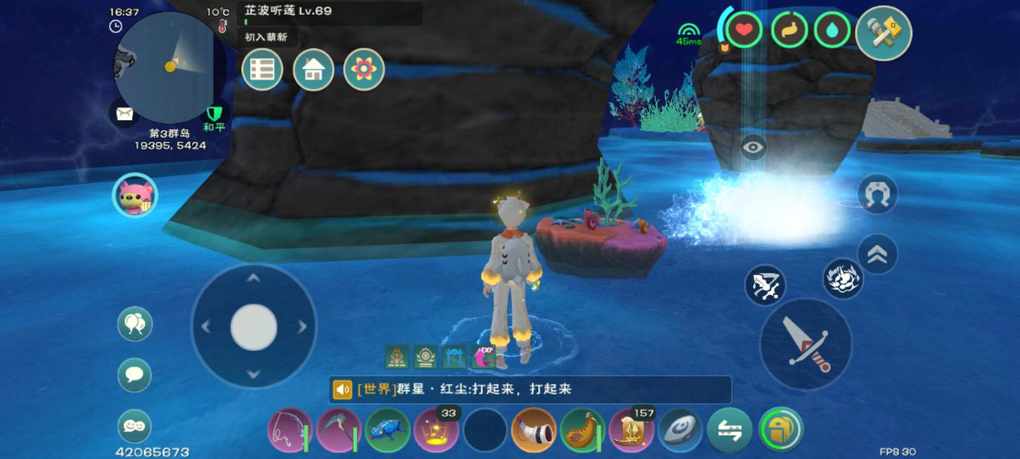1020x459 pixels.
Task: Tap the house home button
Action: (x=313, y=69)
